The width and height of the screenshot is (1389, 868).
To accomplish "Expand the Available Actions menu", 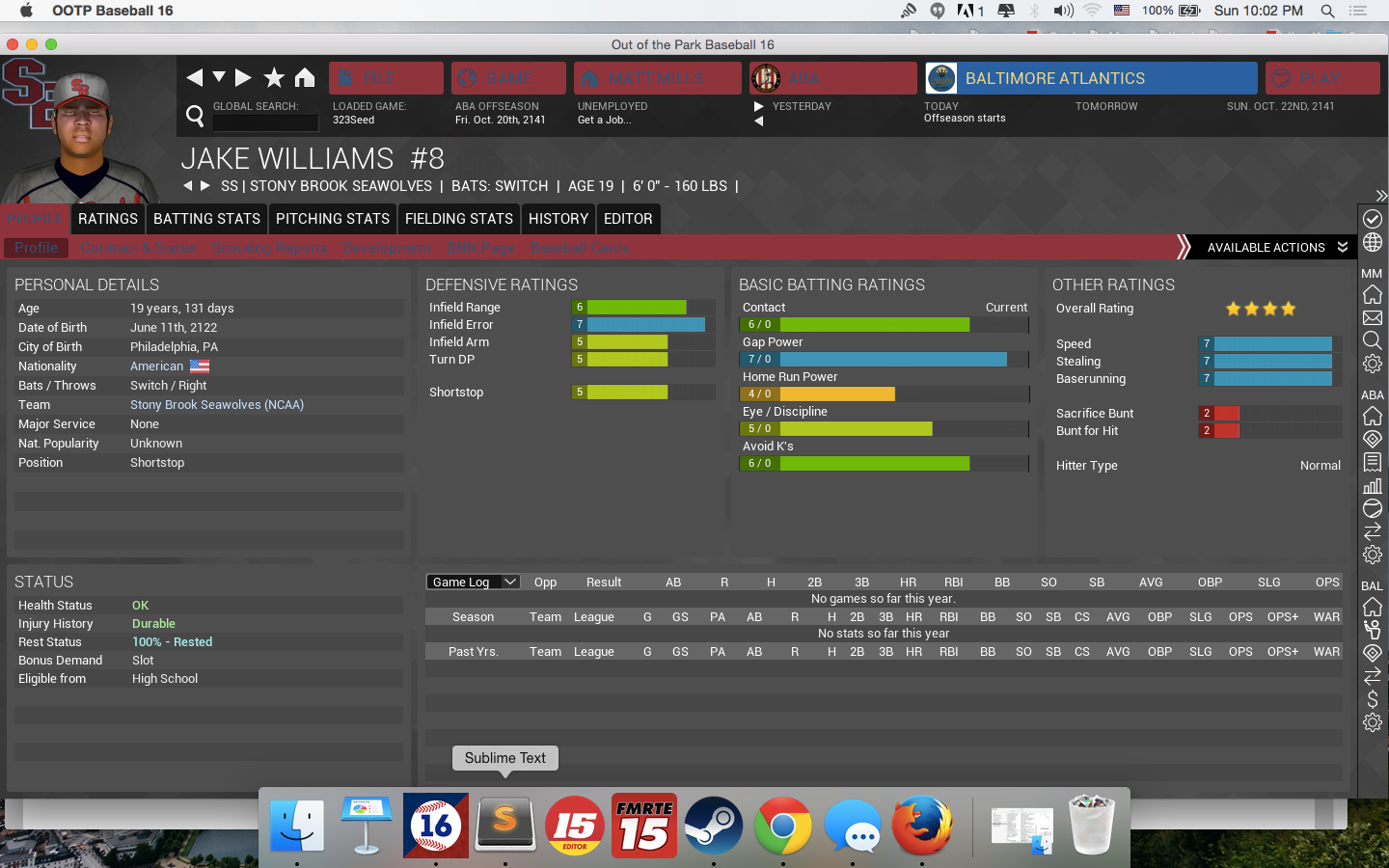I will click(1275, 248).
